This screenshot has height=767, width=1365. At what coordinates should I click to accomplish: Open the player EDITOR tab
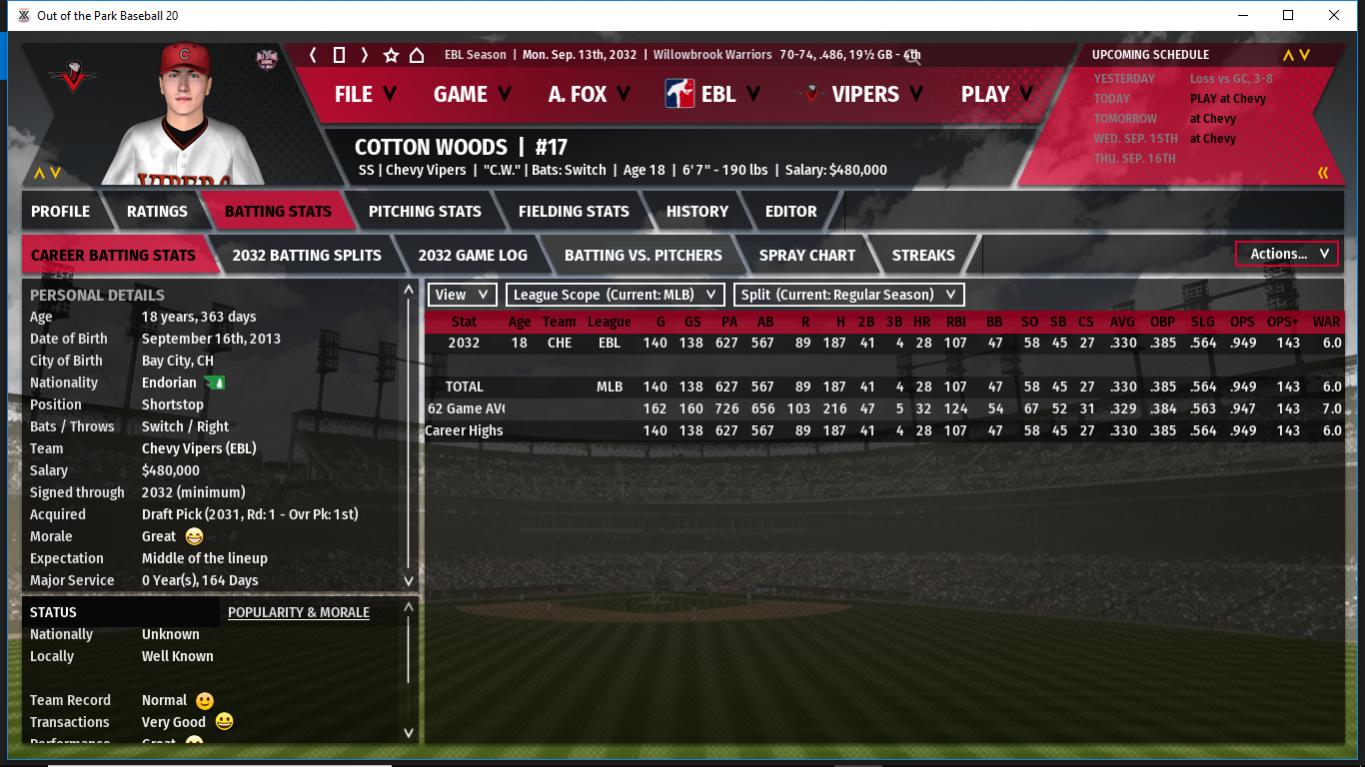791,211
